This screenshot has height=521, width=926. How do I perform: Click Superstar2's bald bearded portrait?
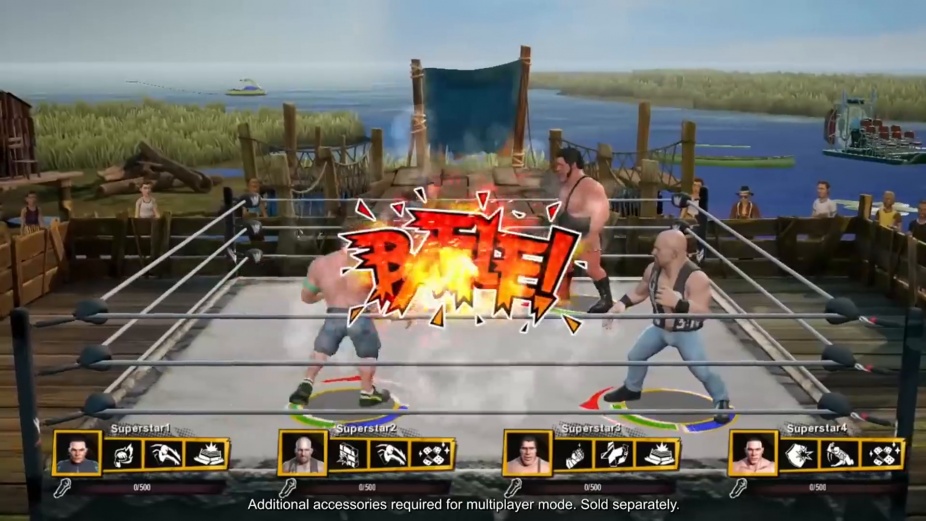302,455
